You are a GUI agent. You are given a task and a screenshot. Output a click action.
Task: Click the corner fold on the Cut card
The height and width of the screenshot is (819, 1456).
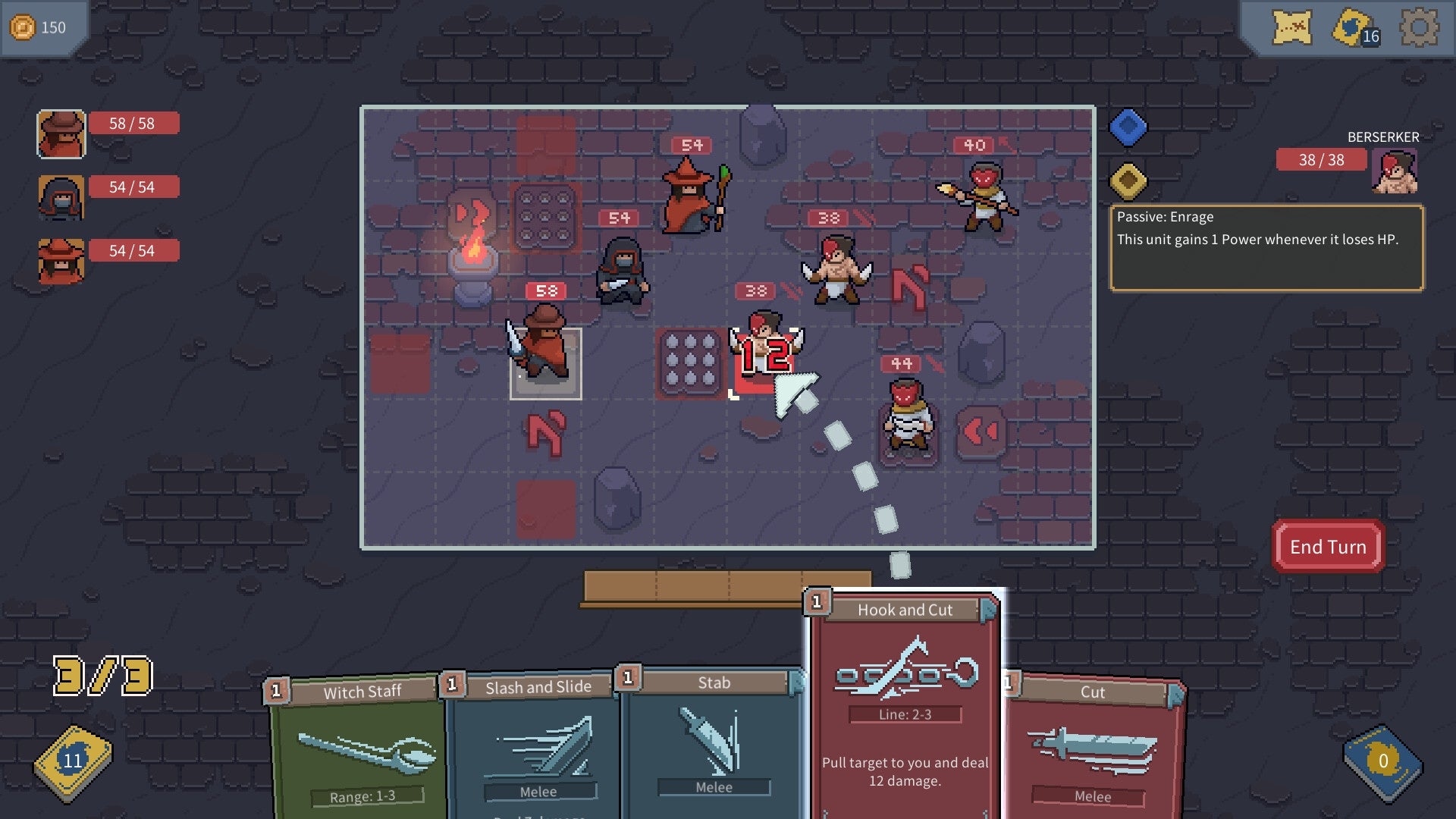point(1175,693)
